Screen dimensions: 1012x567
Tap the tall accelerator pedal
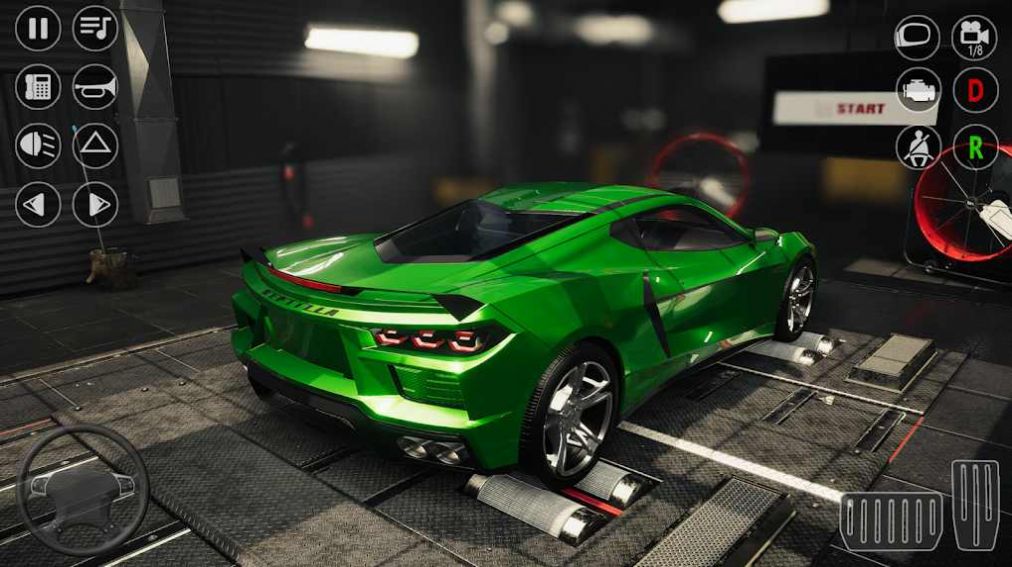point(975,505)
